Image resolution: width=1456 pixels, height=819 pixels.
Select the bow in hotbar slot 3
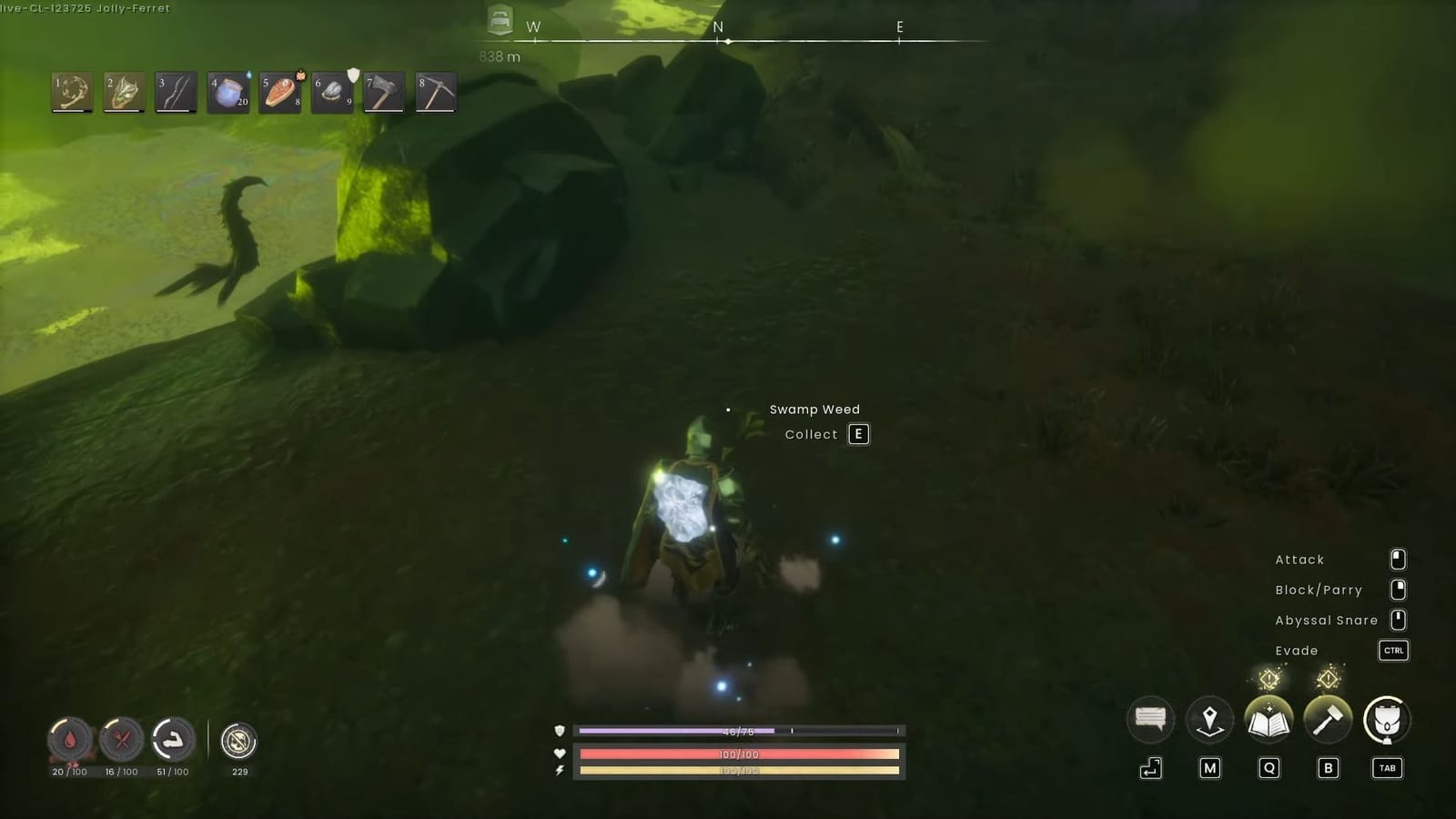coord(175,91)
